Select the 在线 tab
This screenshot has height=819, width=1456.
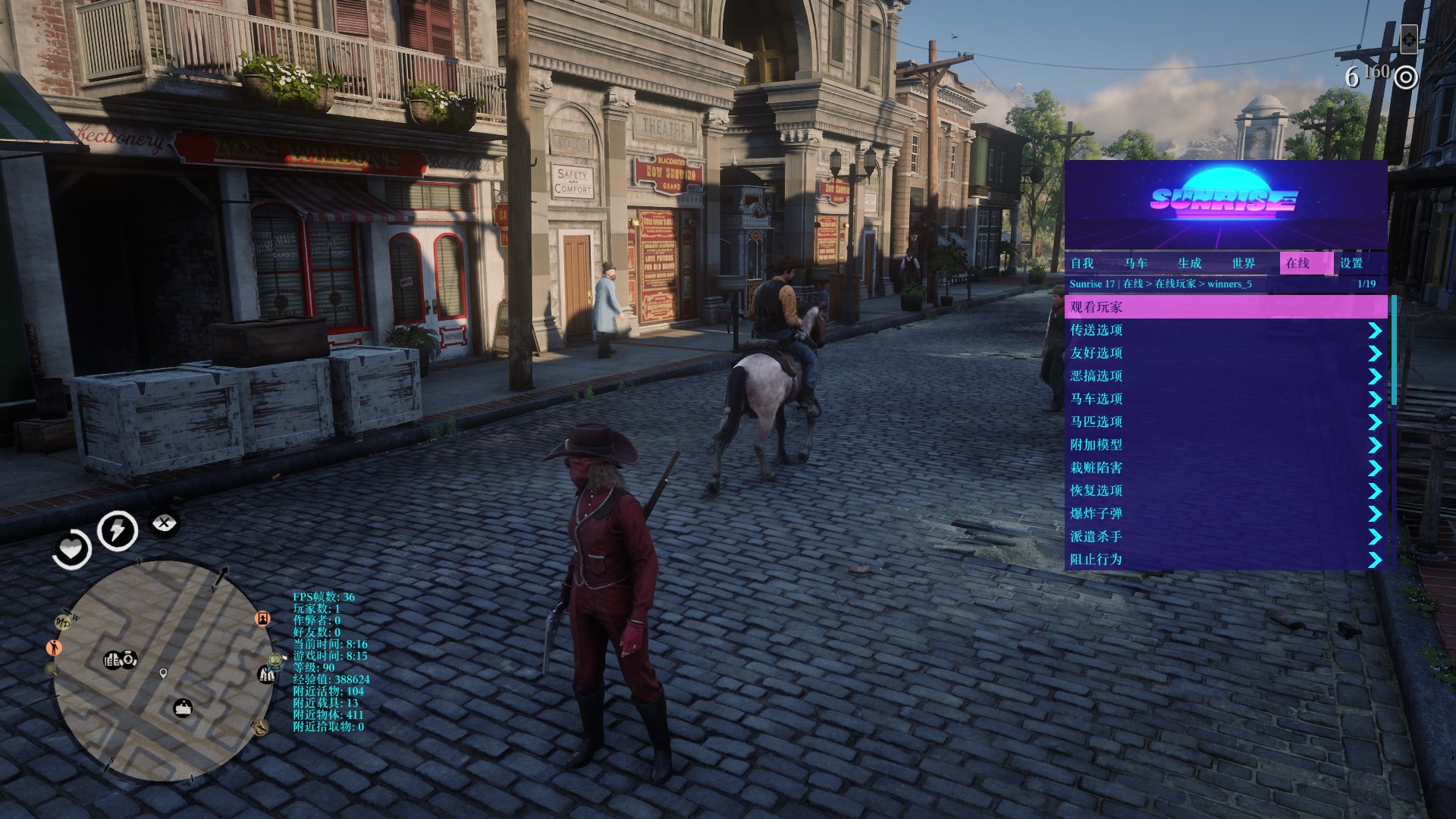point(1298,263)
